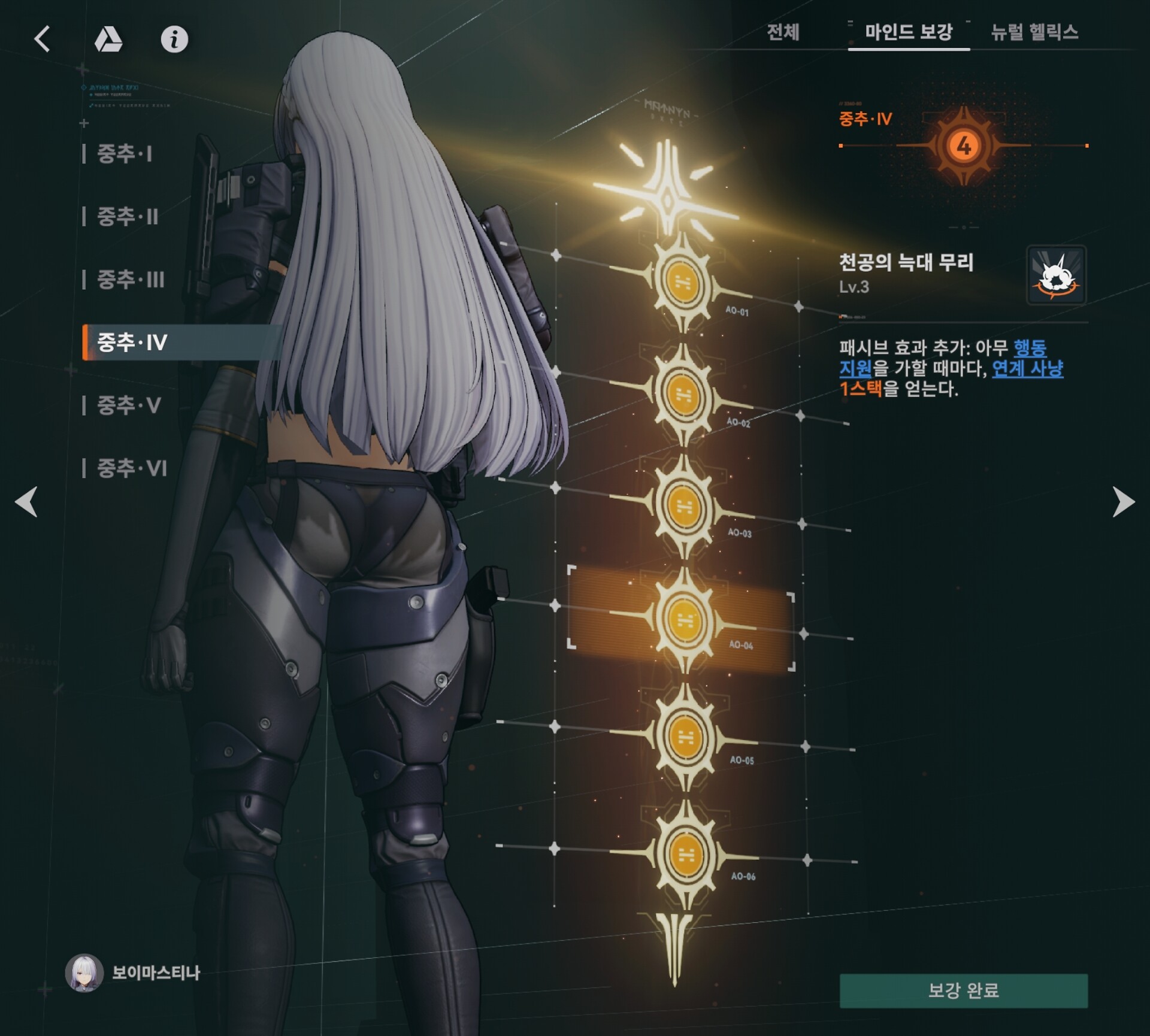Viewport: 1150px width, 1036px height.
Task: Show the info panel
Action: point(174,40)
